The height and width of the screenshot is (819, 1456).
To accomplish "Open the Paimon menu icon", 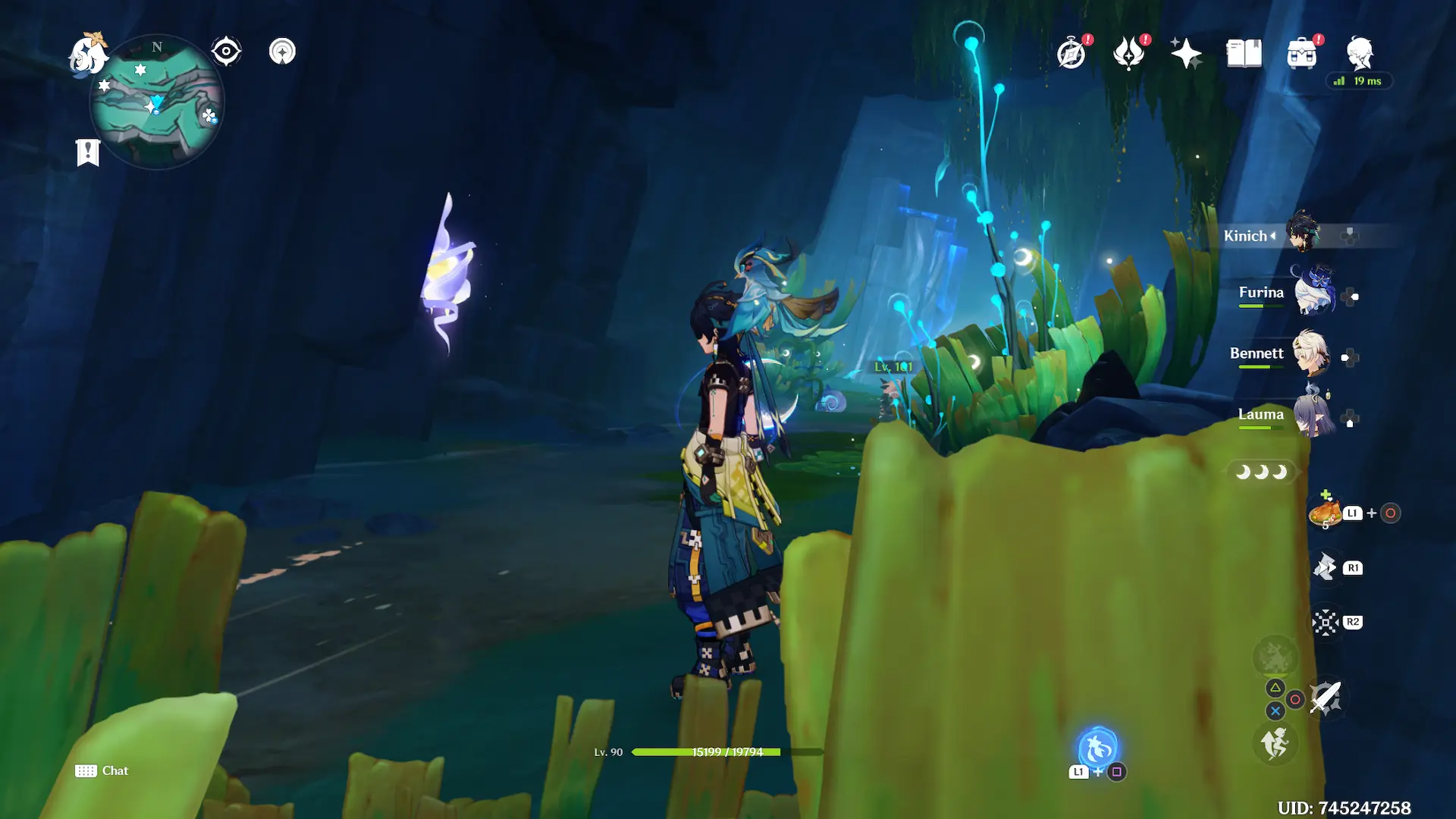I will click(x=88, y=55).
